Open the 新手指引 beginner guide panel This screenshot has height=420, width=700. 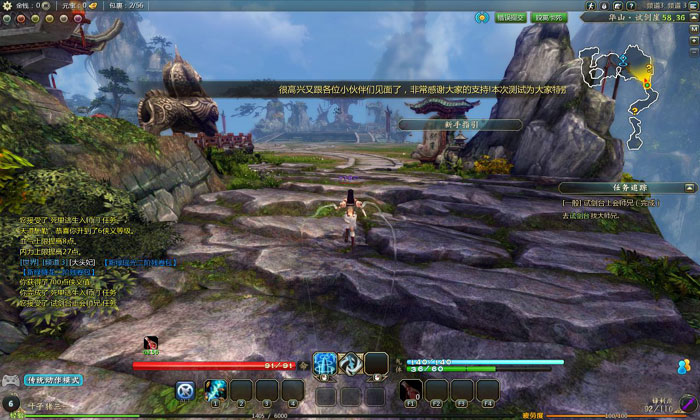459,125
